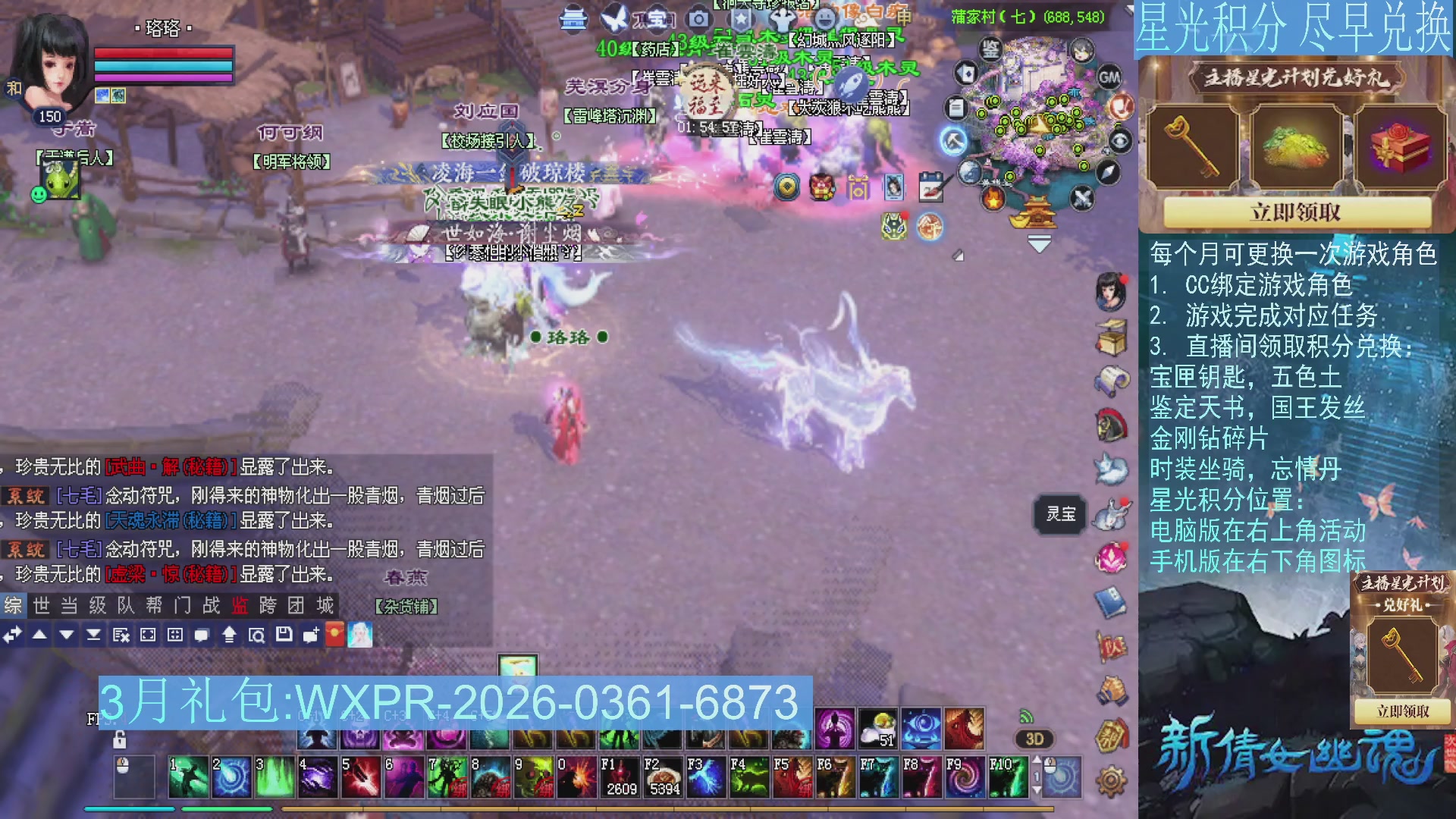
Task: Toggle the eye visibility icon near the minimap
Action: click(1119, 140)
